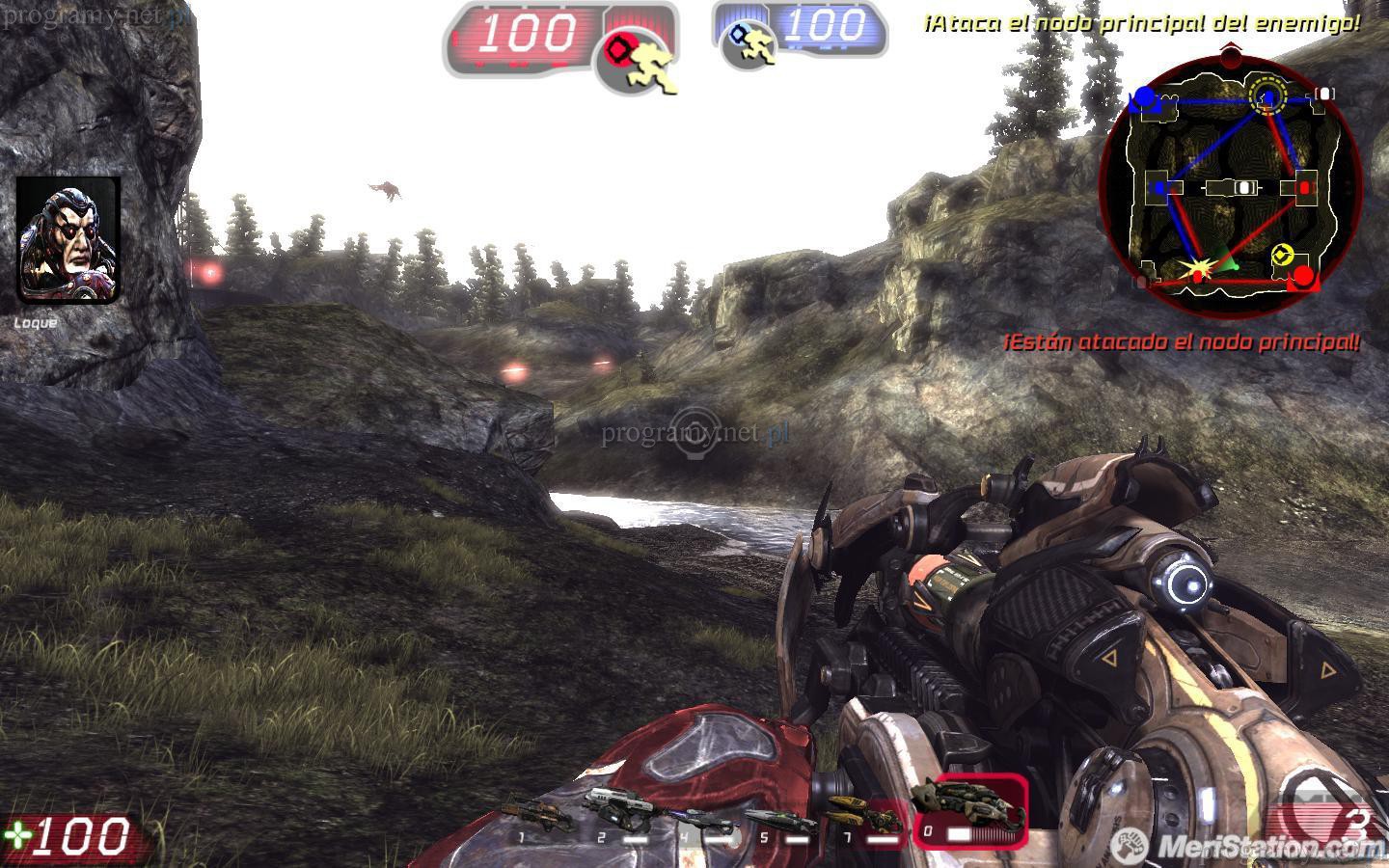Screen dimensions: 1389x868
Task: Click Loque's character portrait
Action: coord(68,239)
